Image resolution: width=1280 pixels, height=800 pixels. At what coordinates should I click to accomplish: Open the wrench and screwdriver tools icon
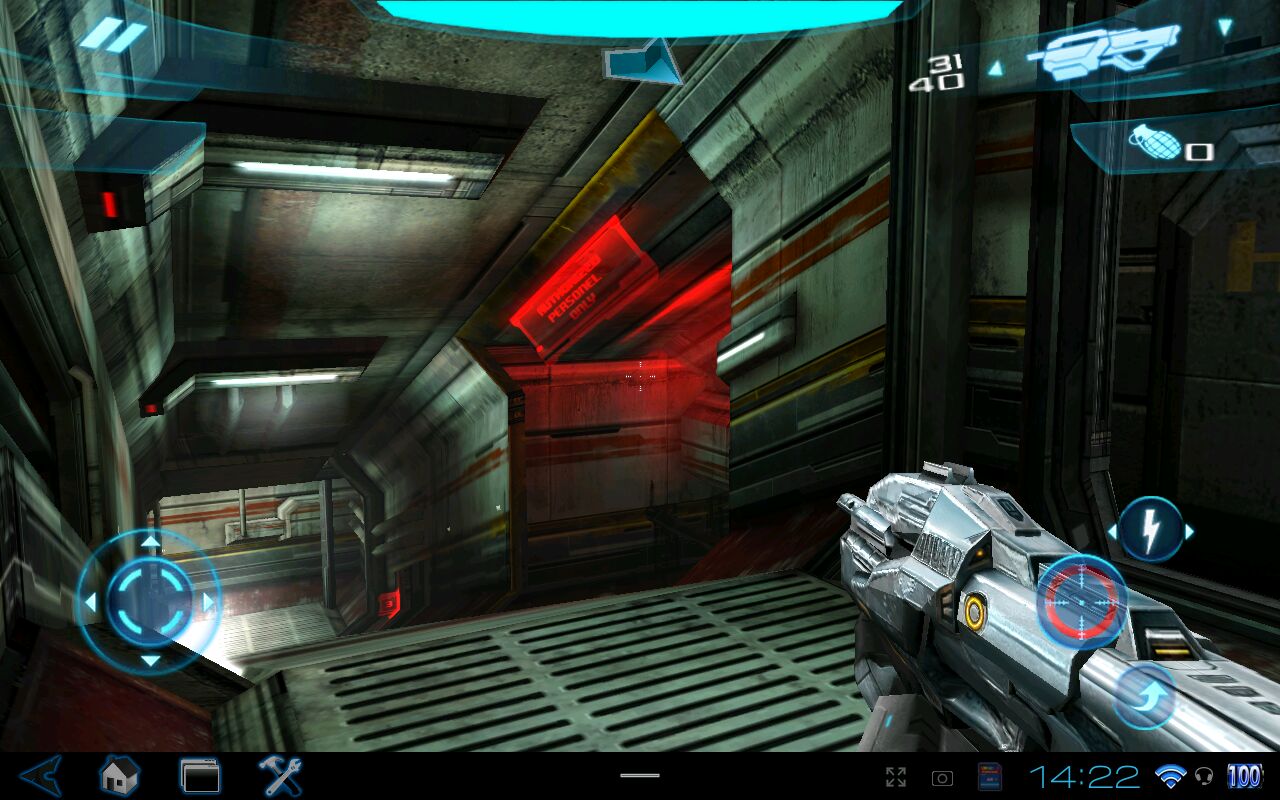click(280, 775)
